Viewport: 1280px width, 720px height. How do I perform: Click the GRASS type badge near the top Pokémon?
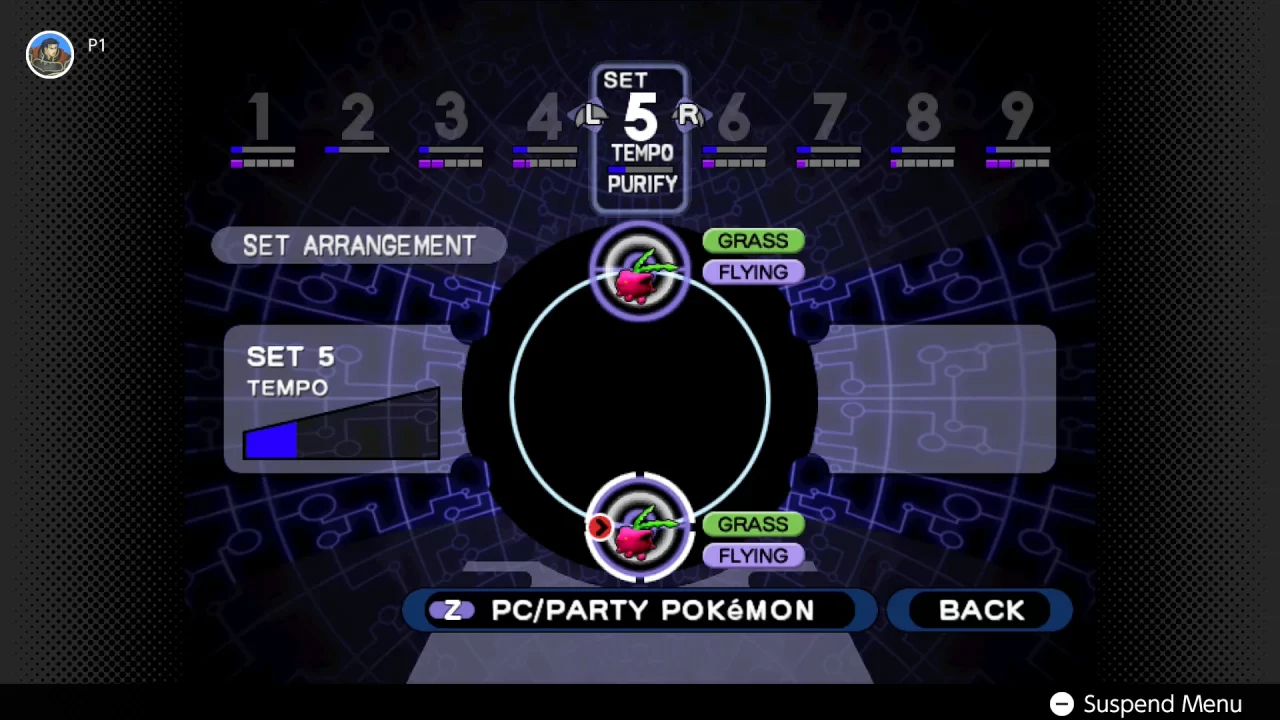[x=753, y=241]
